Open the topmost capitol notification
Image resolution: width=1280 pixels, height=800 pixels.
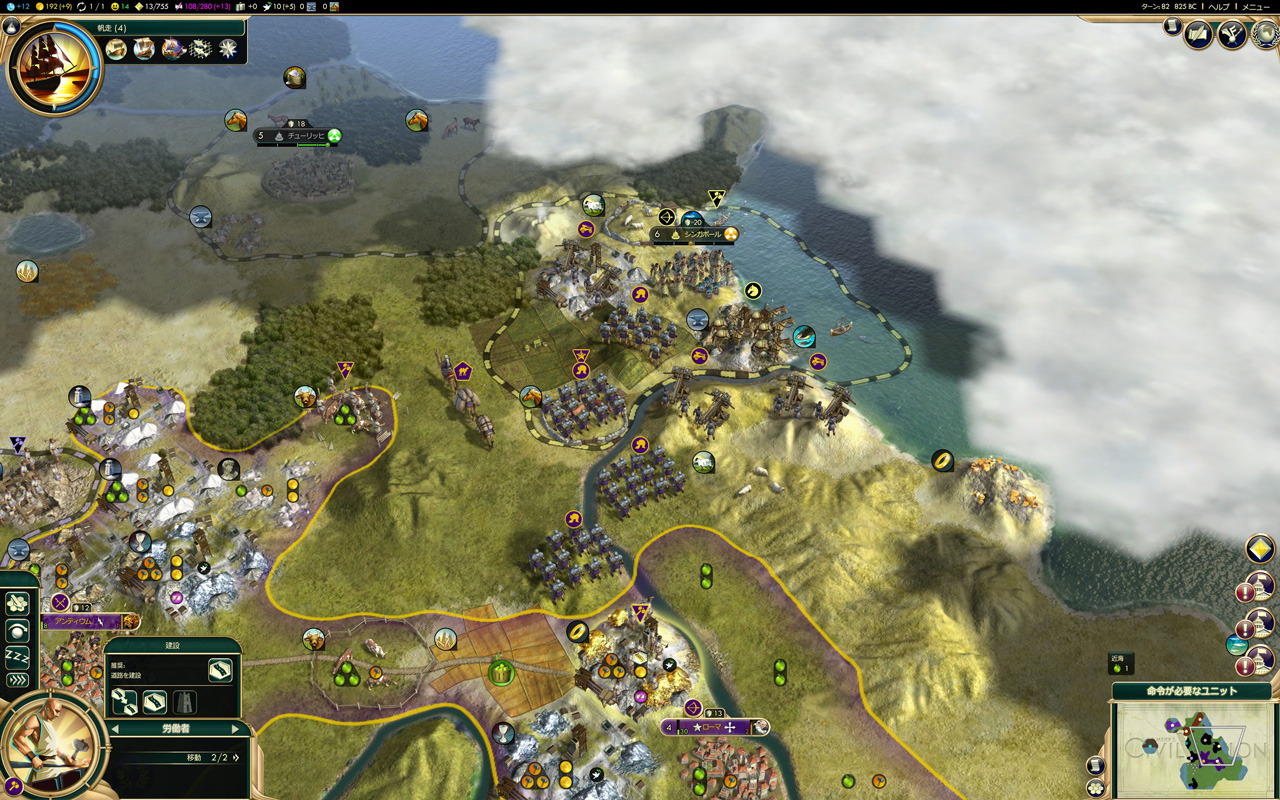(x=1260, y=586)
